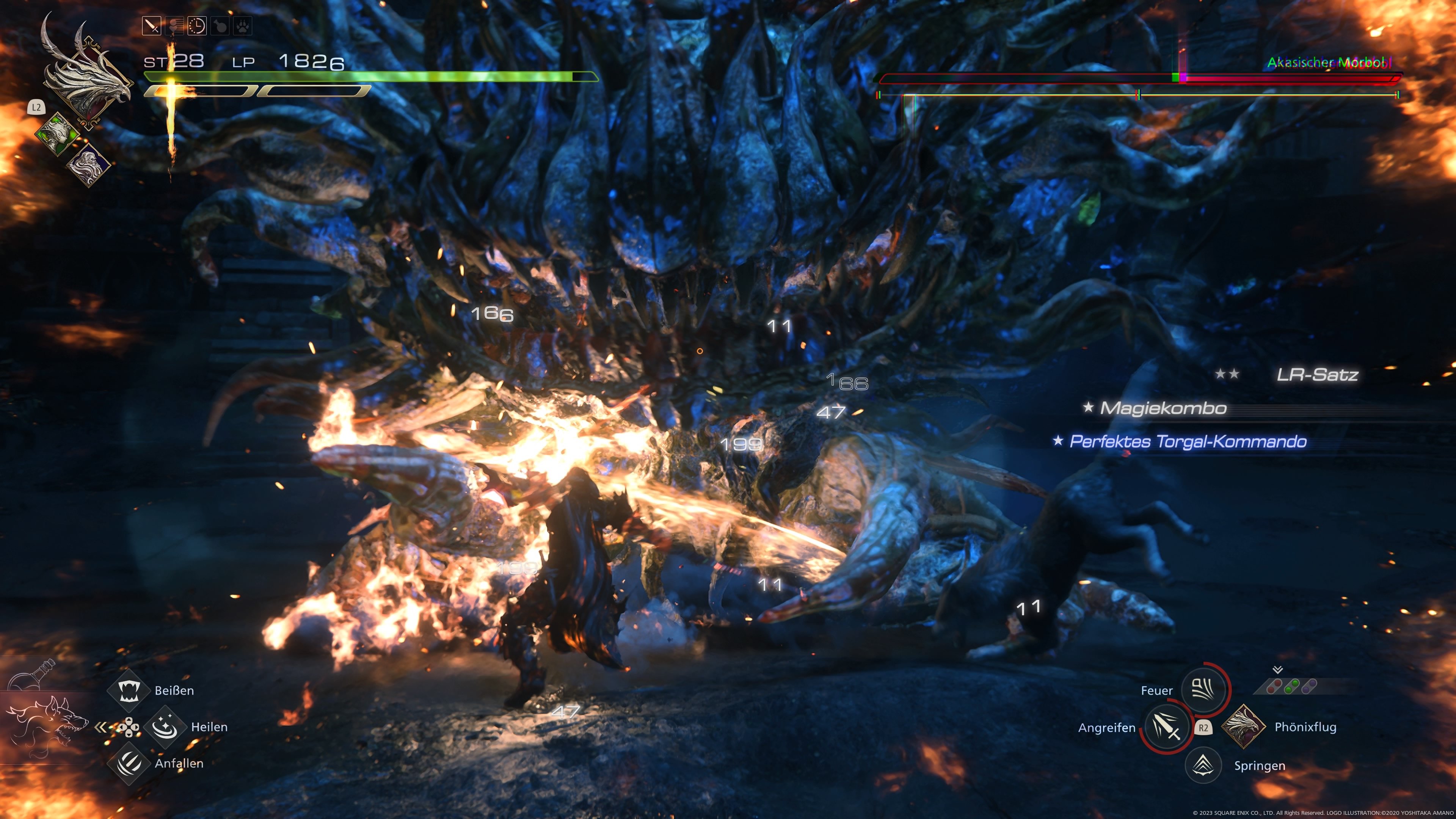Activate Torgal's Heilen command

[x=165, y=727]
